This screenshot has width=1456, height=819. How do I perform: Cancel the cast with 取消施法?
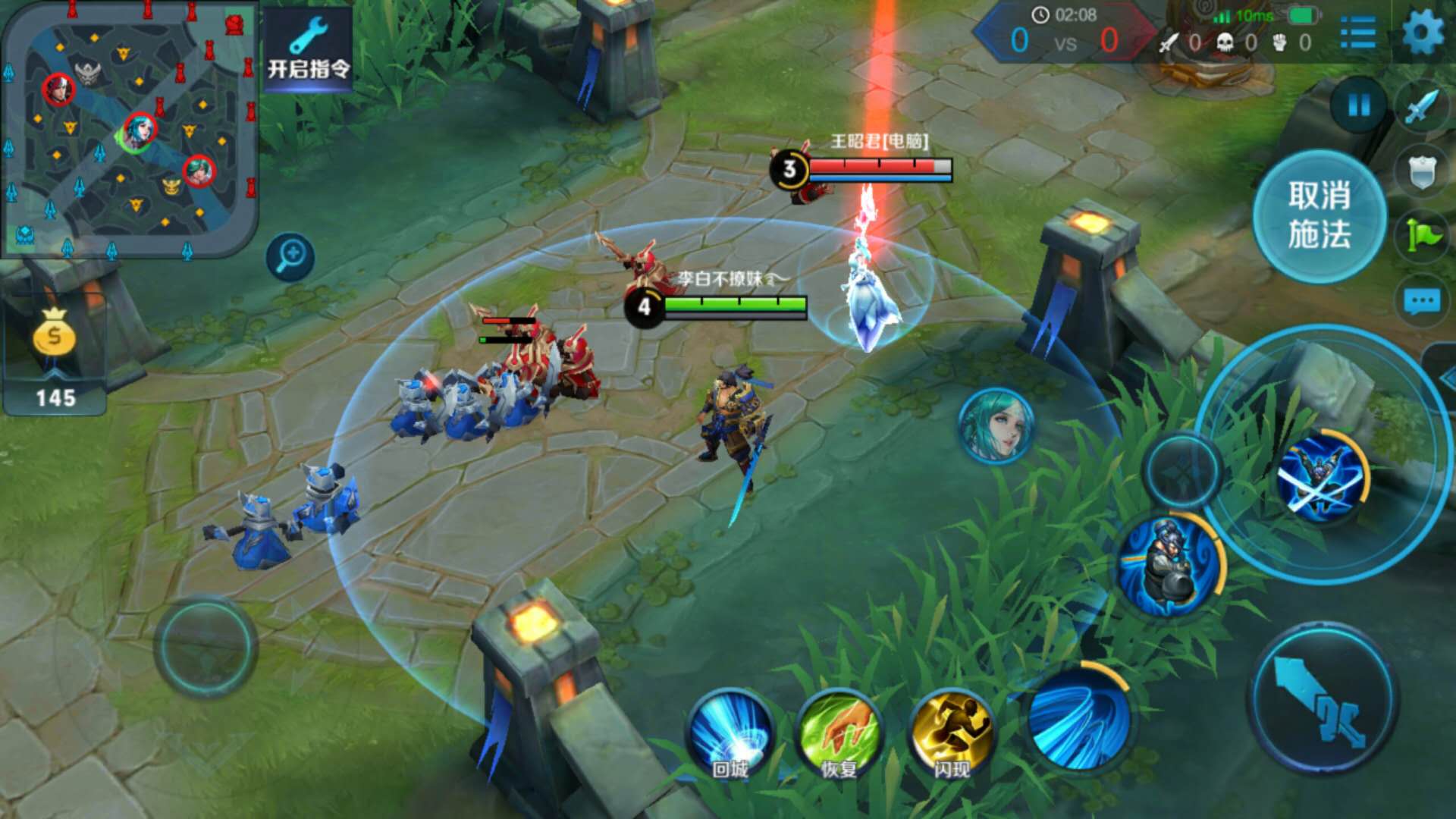point(1319,216)
